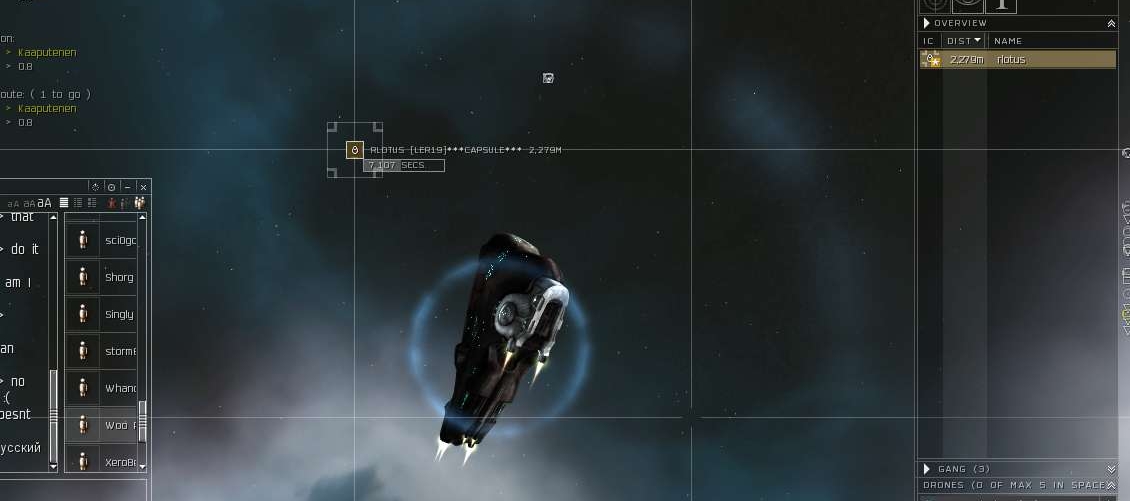Screen dimensions: 1130x501
Task: Select Singly in the chat member list
Action: [x=118, y=314]
